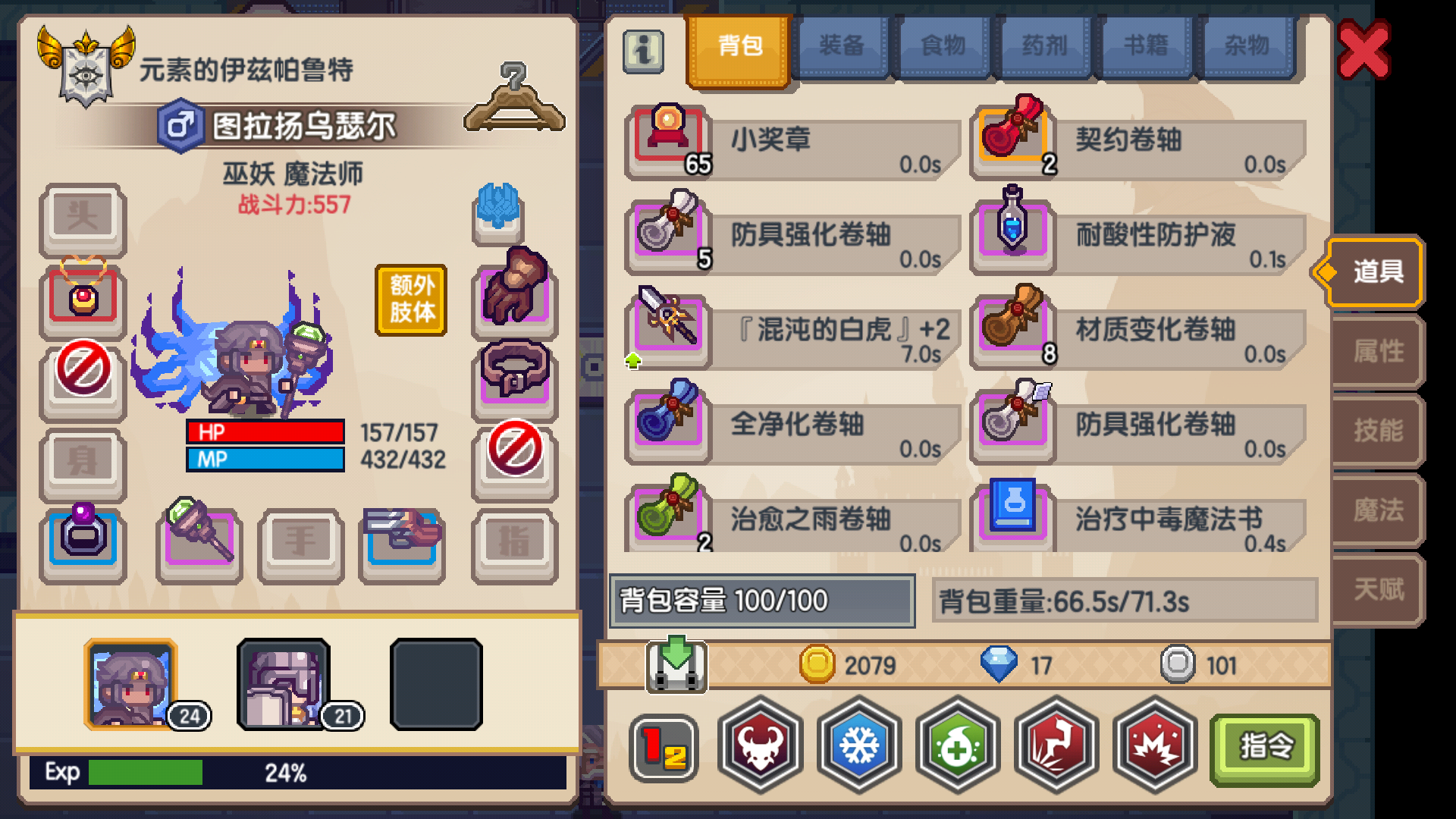Open the 书籍 books tab
The height and width of the screenshot is (819, 1456).
(1147, 45)
